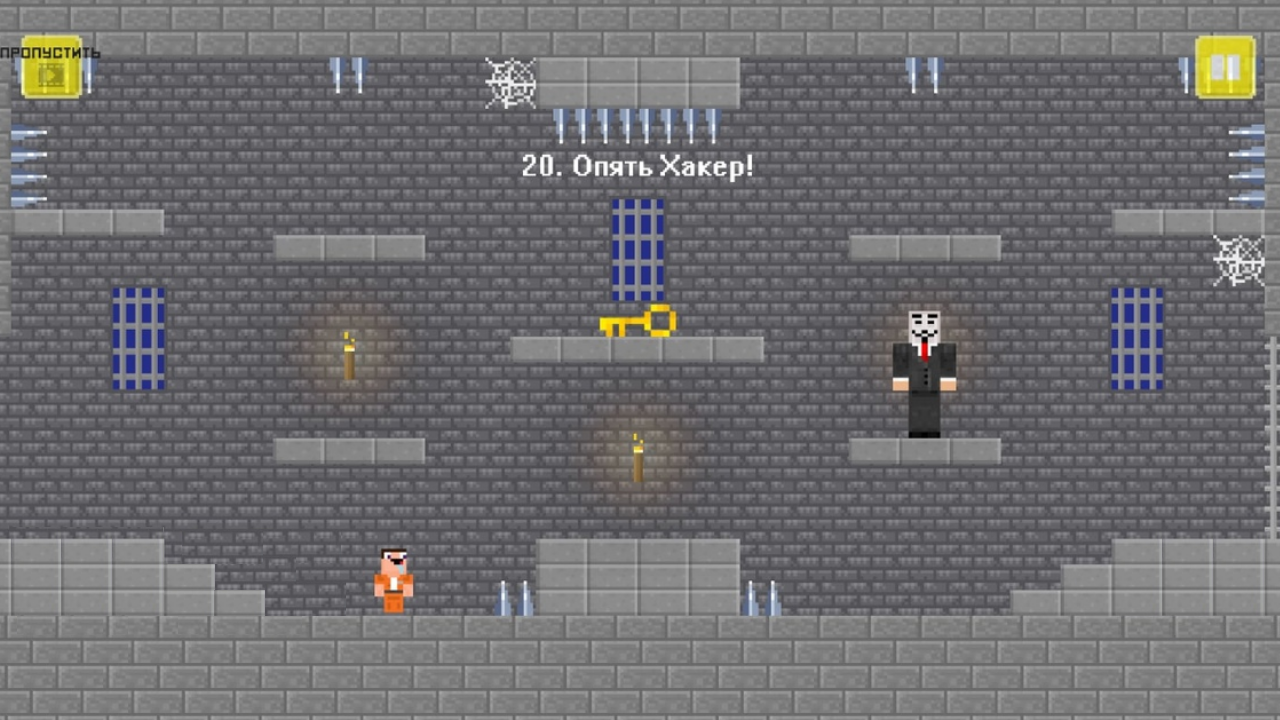
Task: Click the hanging icicle spikes on the left edge
Action: click(30, 165)
